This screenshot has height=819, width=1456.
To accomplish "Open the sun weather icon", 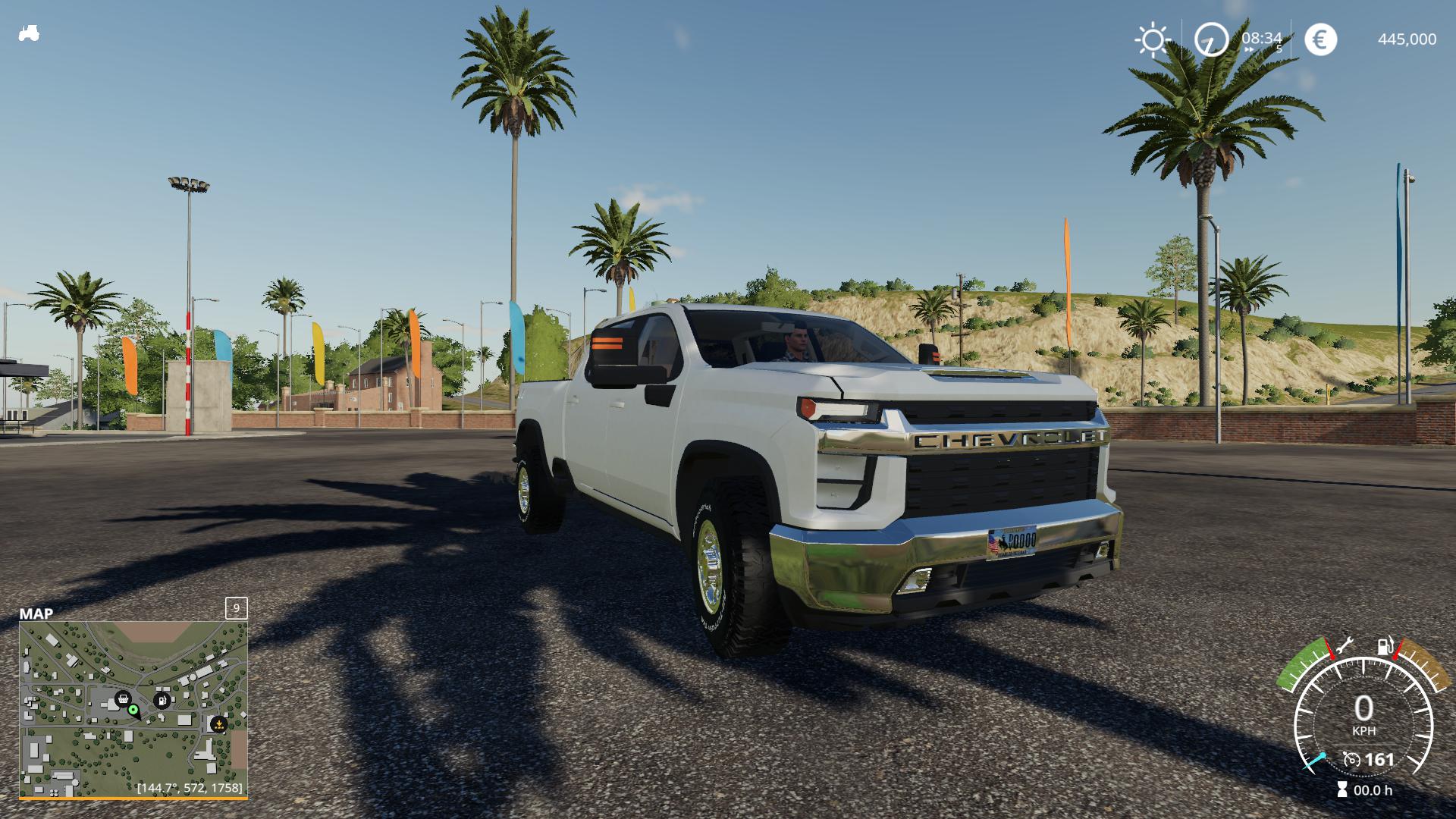I will point(1152,39).
